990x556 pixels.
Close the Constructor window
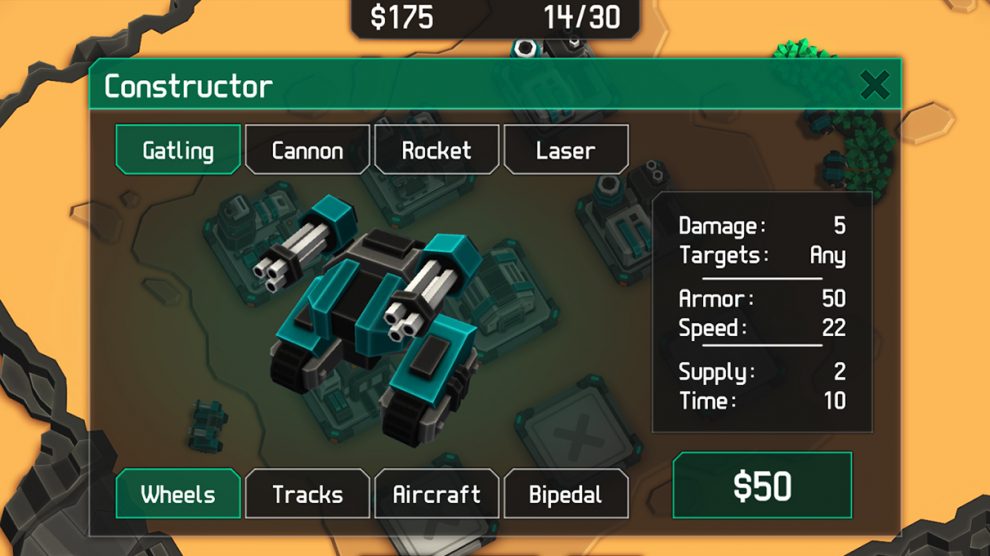pos(875,85)
